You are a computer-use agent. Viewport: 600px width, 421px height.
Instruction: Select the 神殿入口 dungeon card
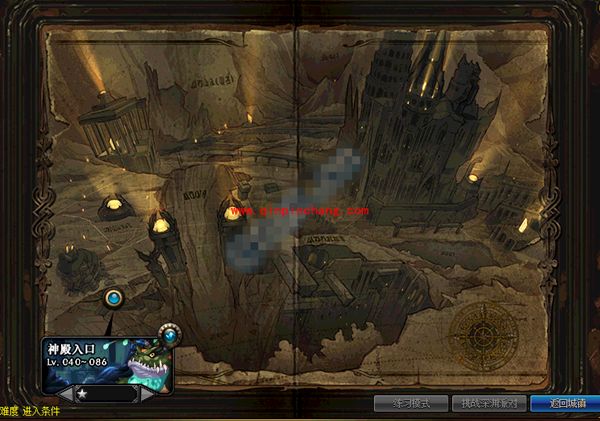click(107, 358)
